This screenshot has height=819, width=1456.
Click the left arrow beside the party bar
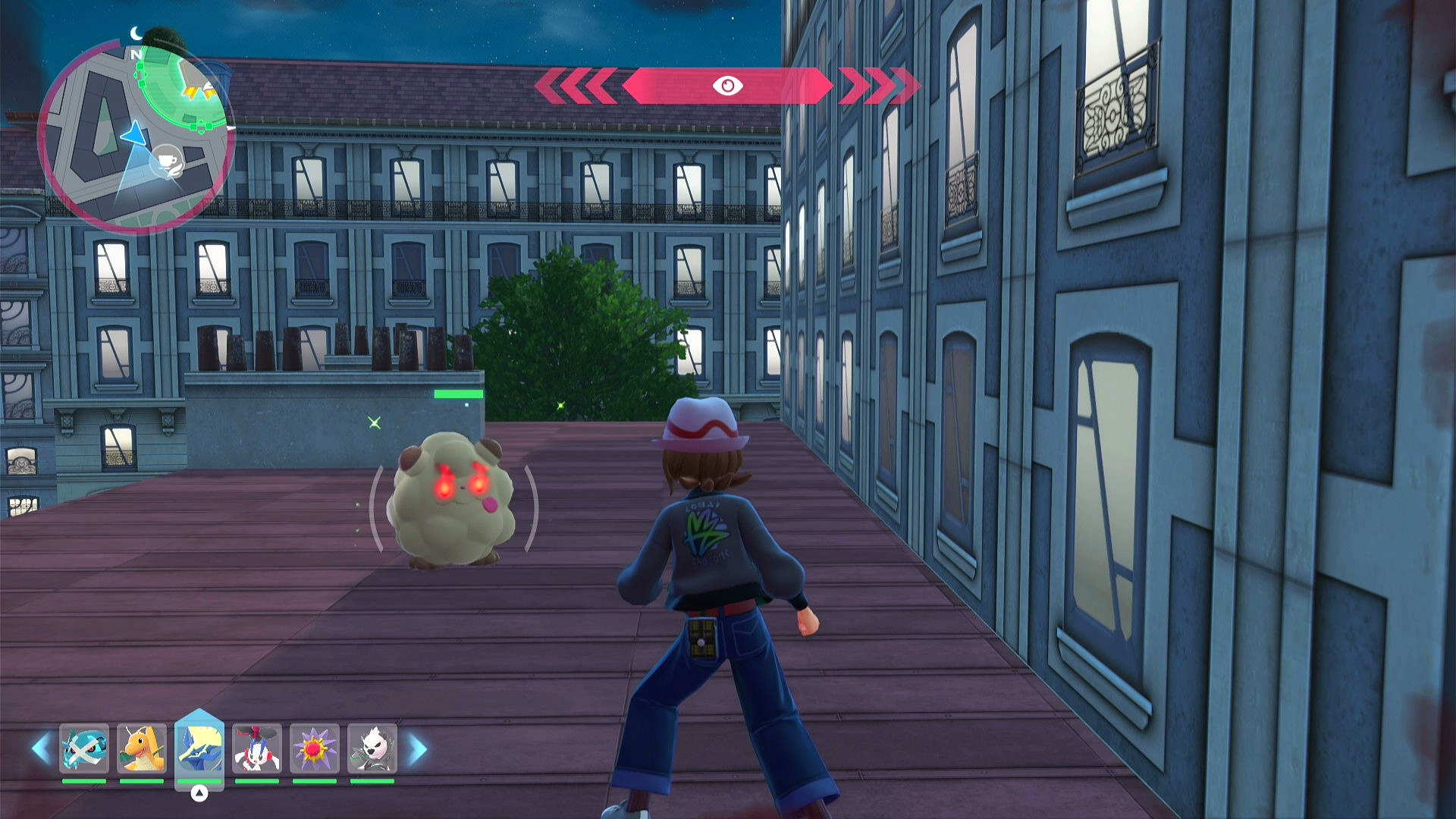(41, 749)
